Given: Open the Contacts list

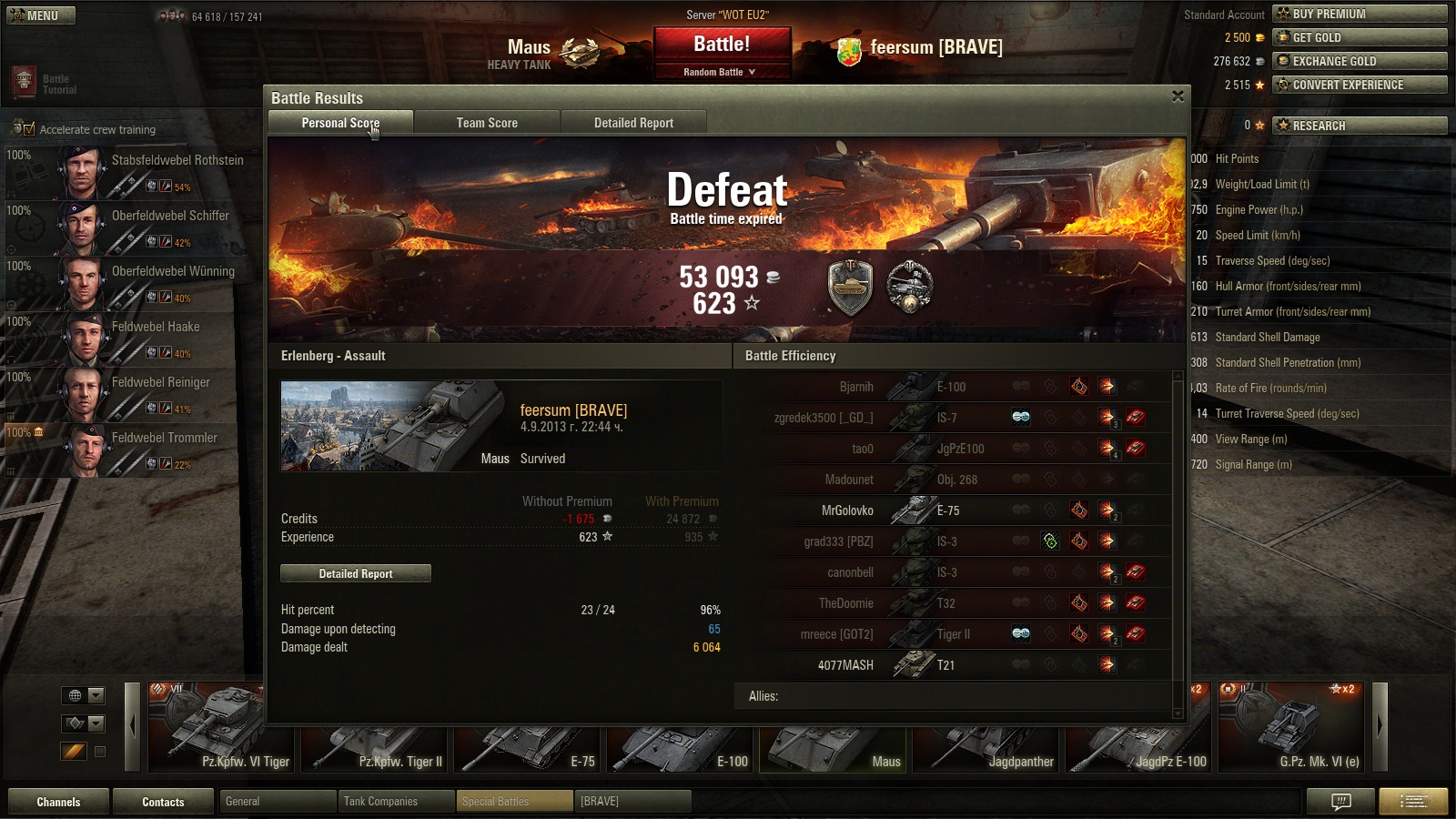Looking at the screenshot, I should point(163,802).
